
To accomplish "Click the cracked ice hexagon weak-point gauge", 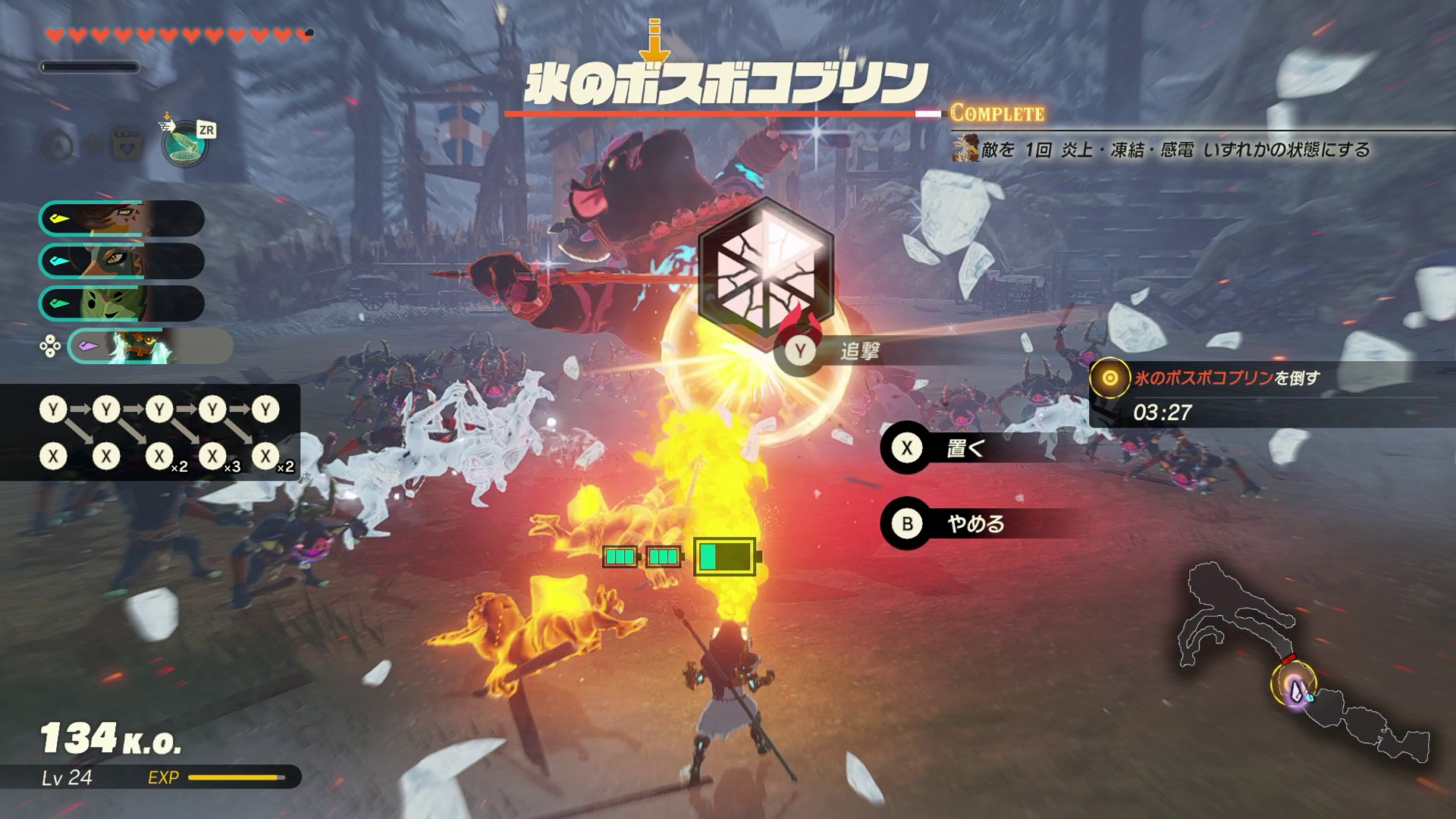I will click(765, 268).
